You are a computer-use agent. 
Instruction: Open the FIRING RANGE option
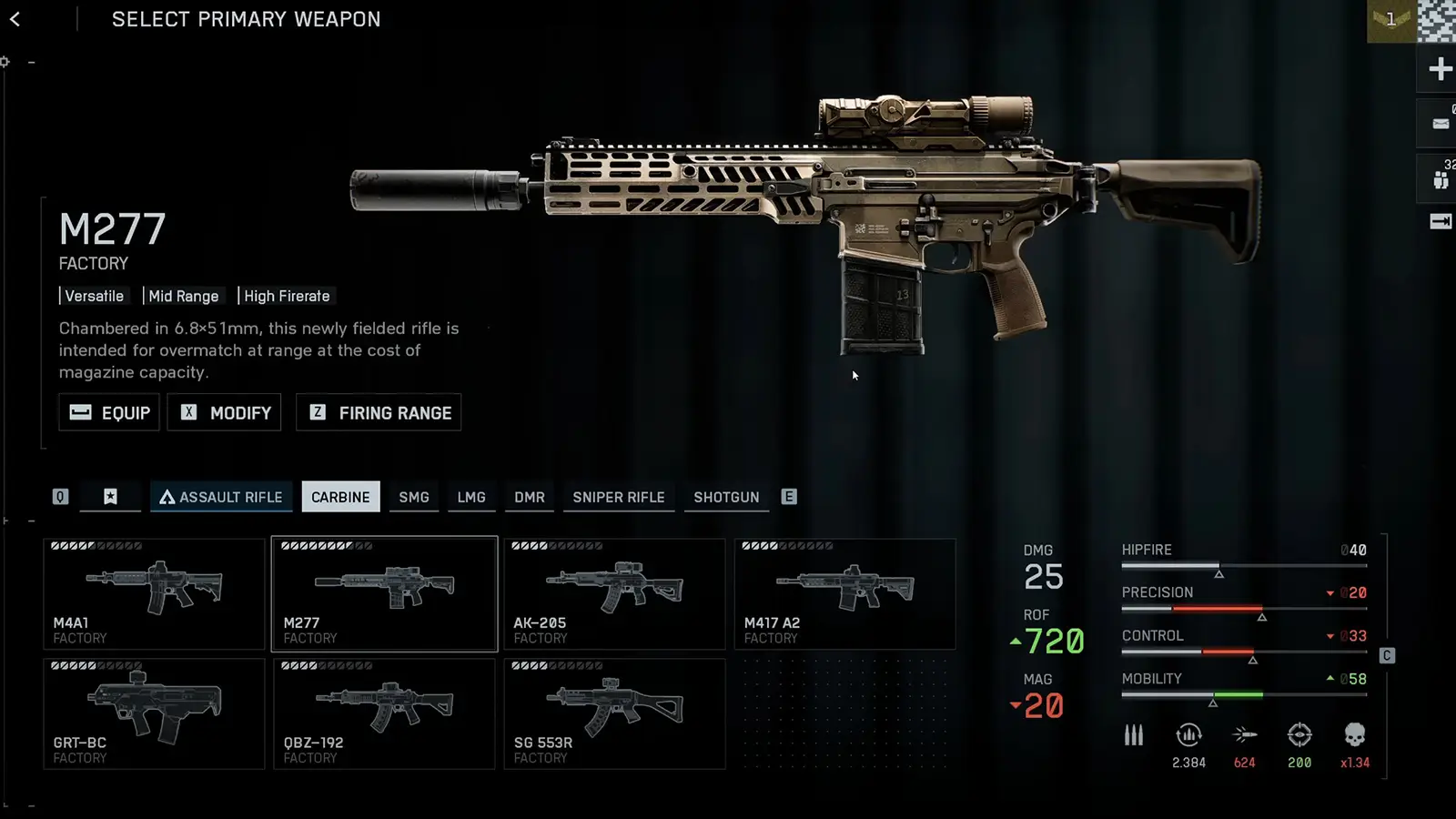click(x=379, y=412)
